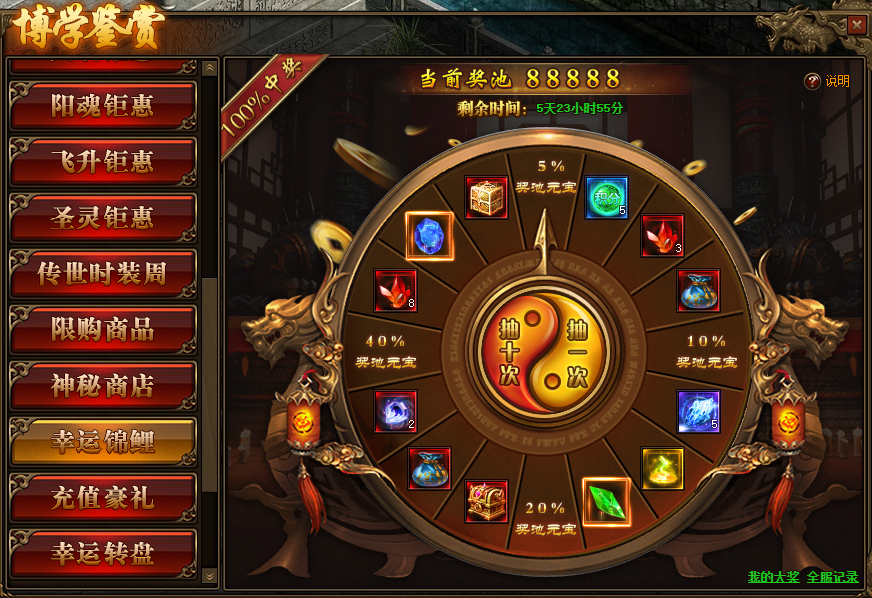The height and width of the screenshot is (598, 872).
Task: Open the 阳魂钜惠 event tab
Action: coord(102,106)
